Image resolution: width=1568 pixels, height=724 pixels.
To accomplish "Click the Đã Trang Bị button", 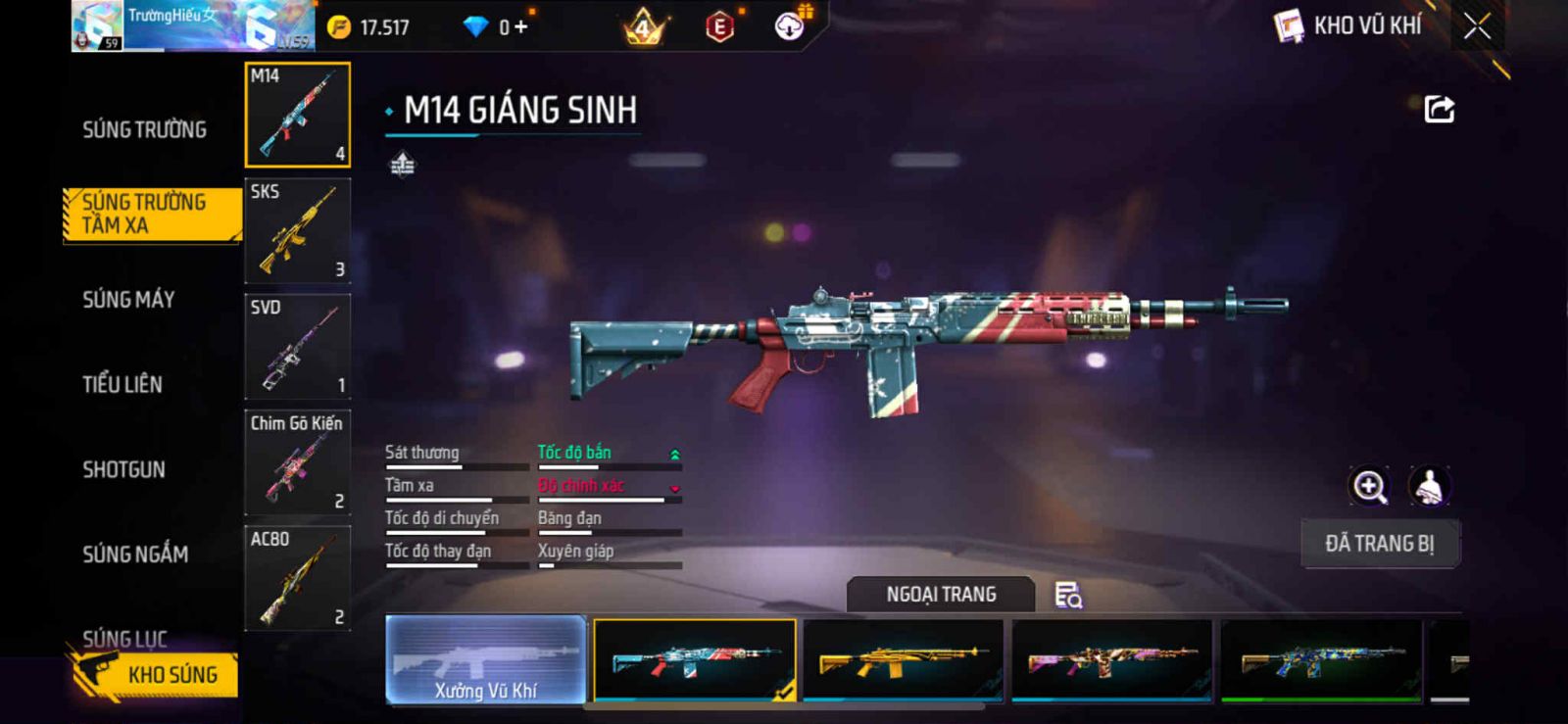I will point(1380,544).
